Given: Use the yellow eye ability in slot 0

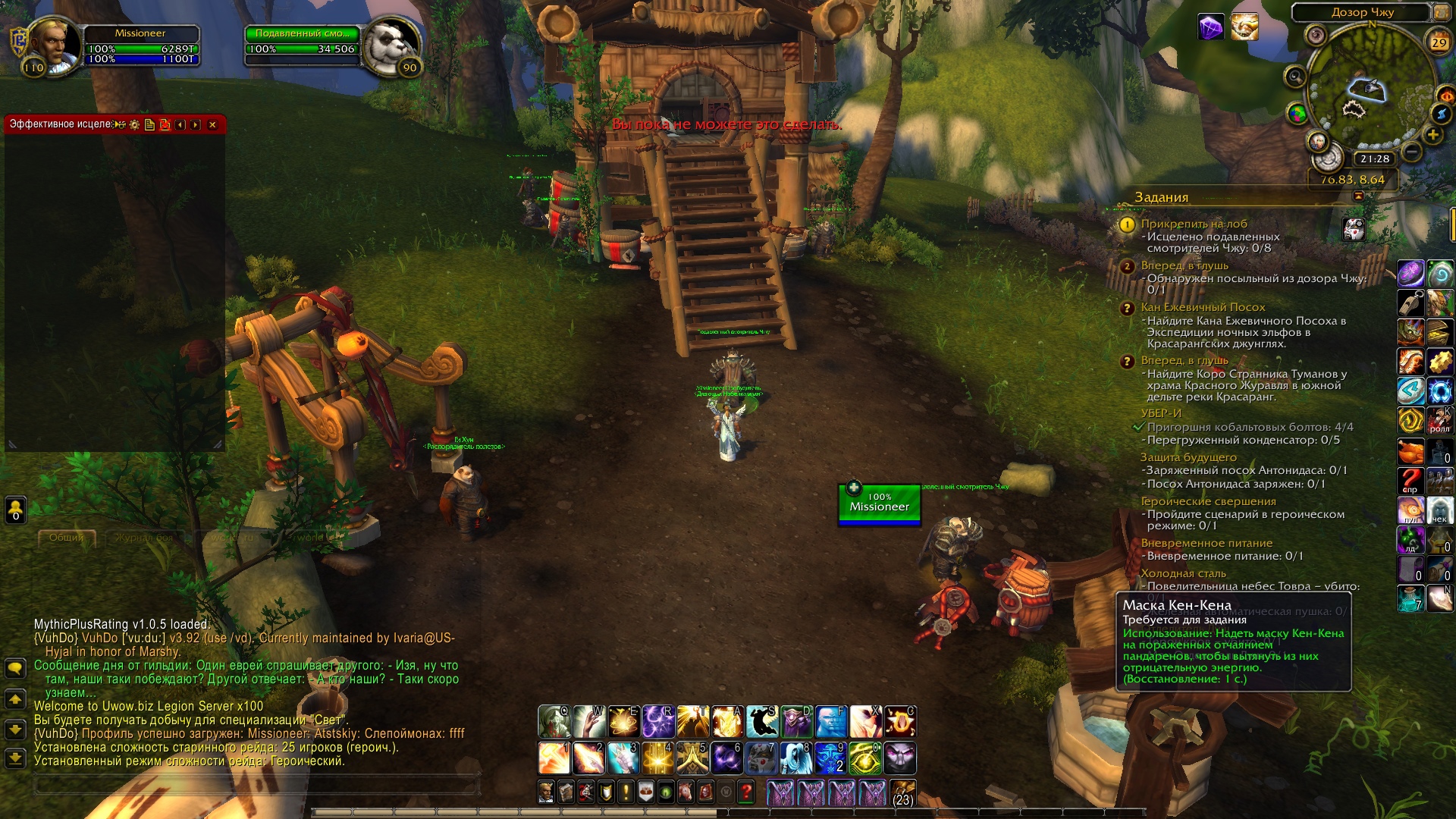Looking at the screenshot, I should [864, 758].
